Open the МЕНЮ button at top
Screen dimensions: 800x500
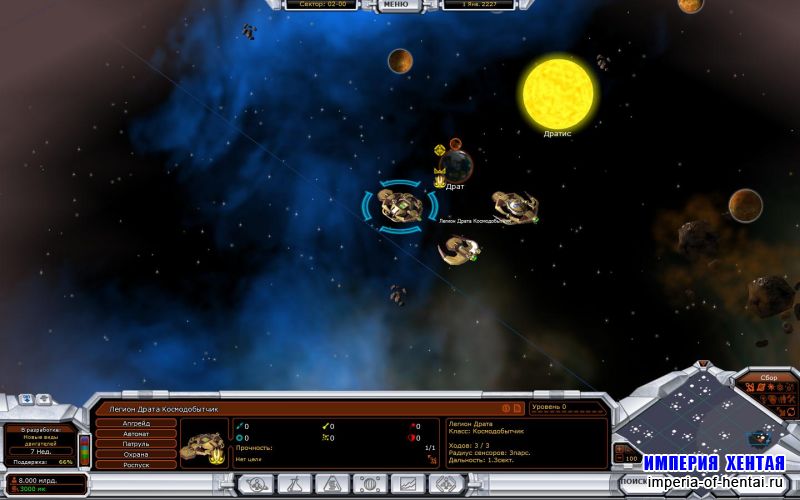pyautogui.click(x=395, y=5)
